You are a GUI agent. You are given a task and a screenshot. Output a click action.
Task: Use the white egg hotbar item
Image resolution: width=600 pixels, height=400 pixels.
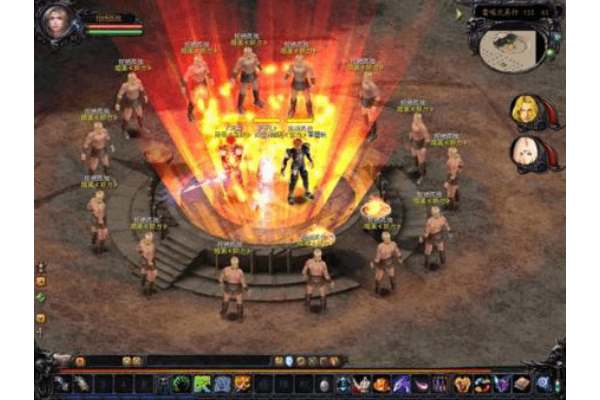point(323,383)
